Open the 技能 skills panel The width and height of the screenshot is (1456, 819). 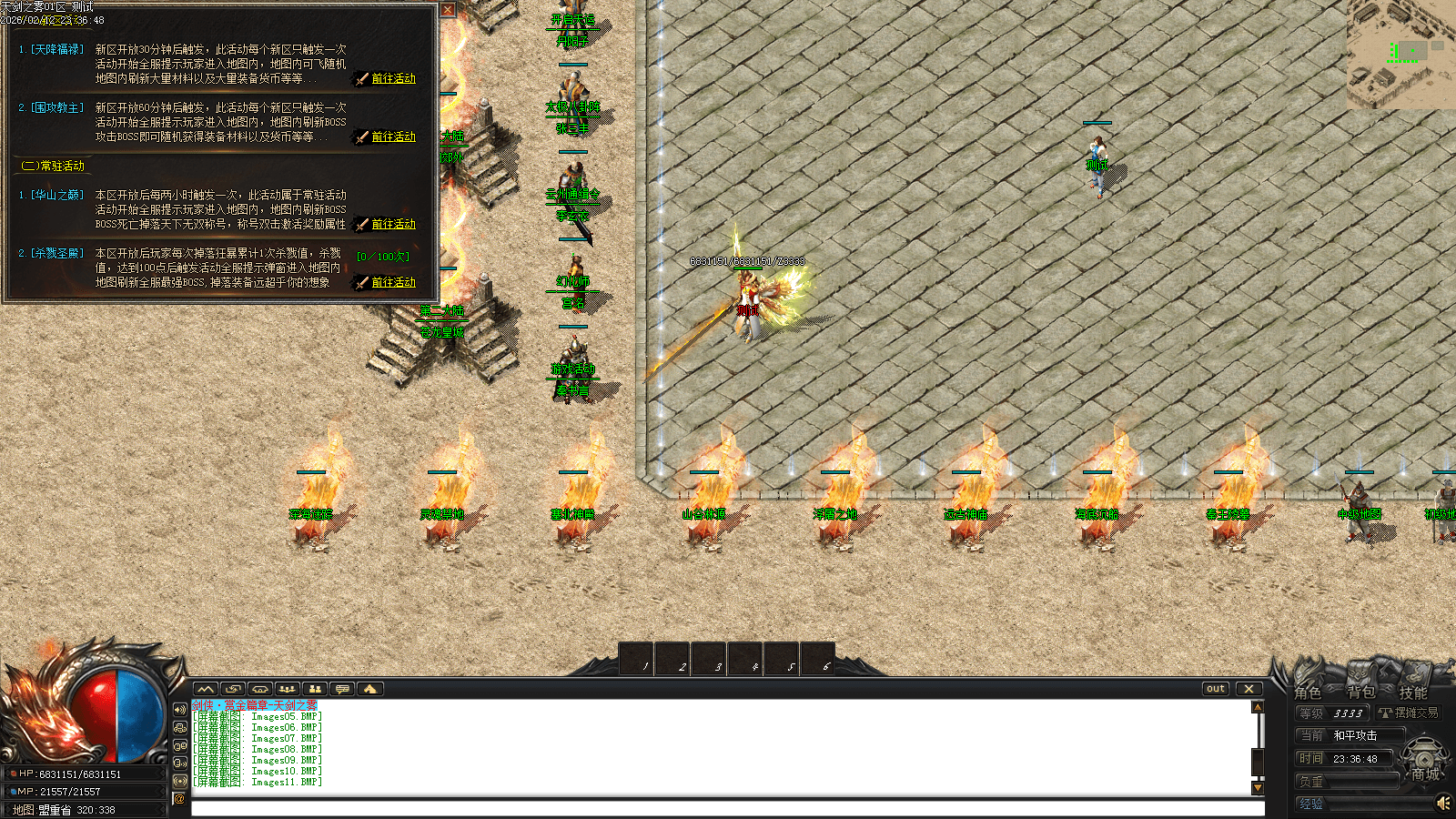tap(1412, 693)
